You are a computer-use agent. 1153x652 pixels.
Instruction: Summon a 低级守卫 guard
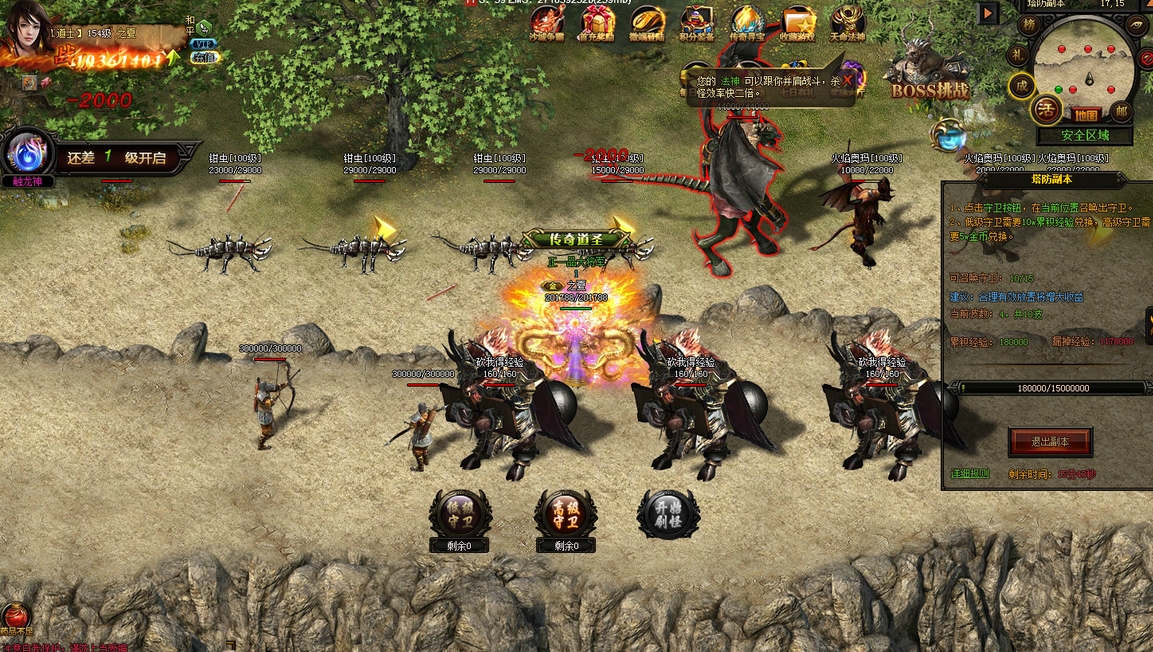460,514
